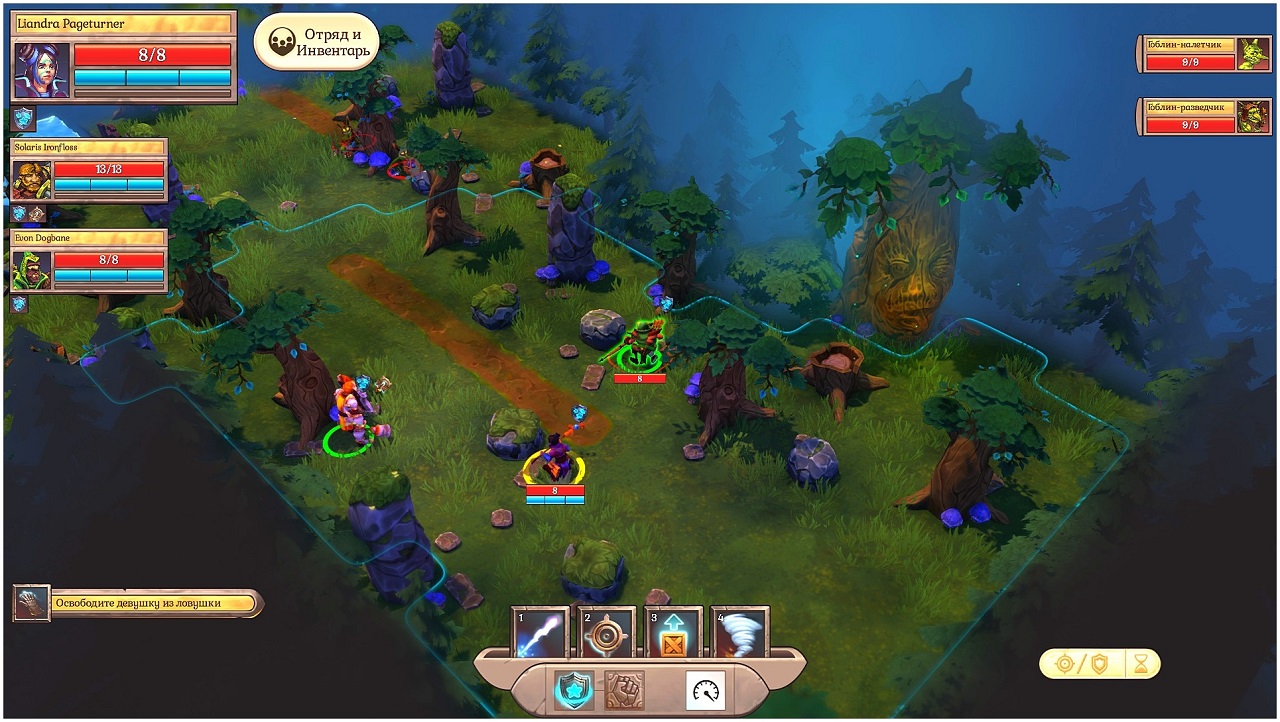Cast the tornado ability in slot 4
The image size is (1280, 722).
tap(740, 633)
